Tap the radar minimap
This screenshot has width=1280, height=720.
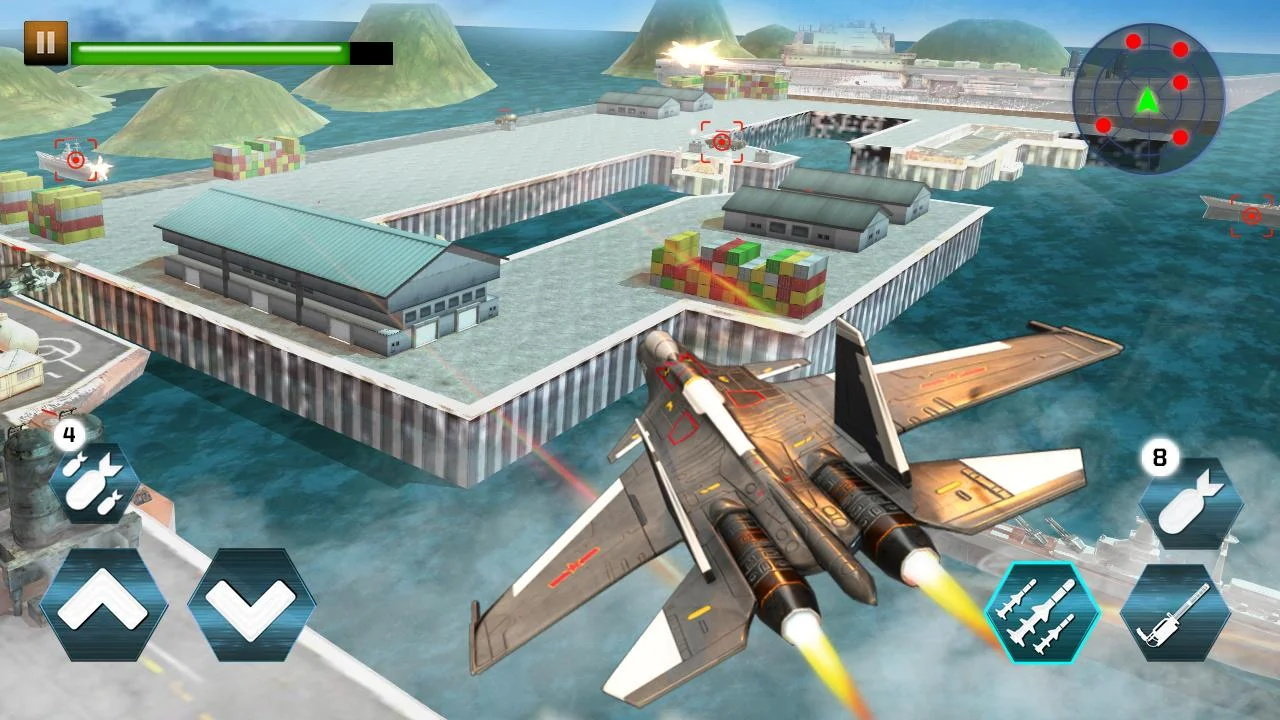(1147, 98)
